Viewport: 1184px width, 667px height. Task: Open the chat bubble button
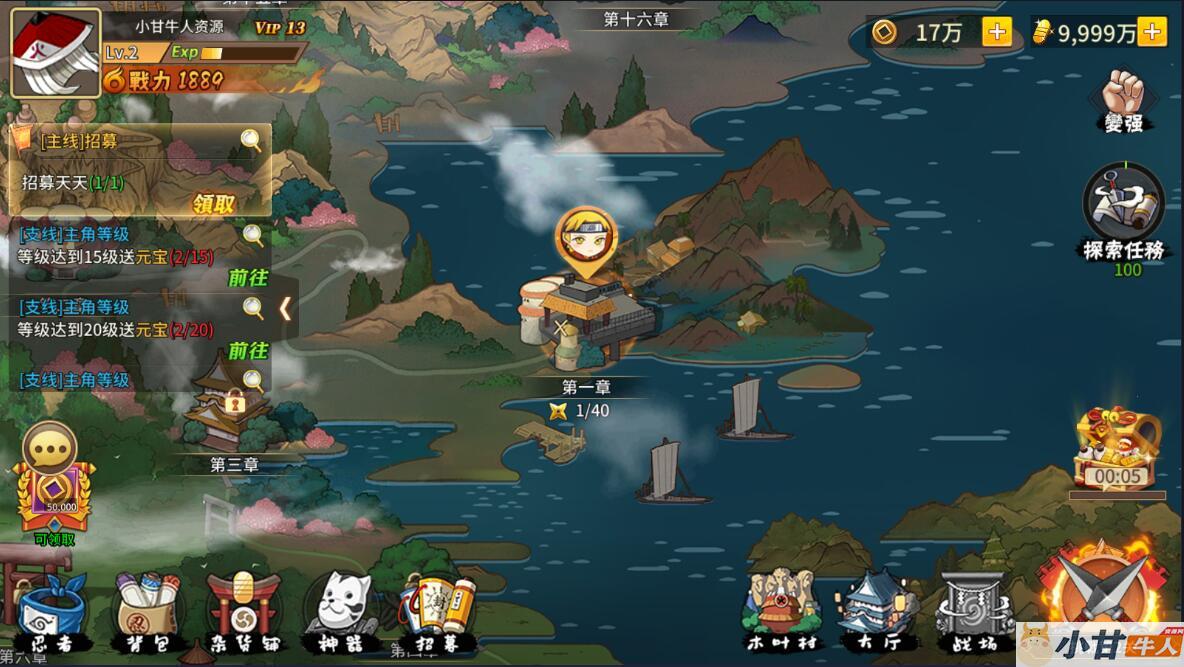coord(49,450)
